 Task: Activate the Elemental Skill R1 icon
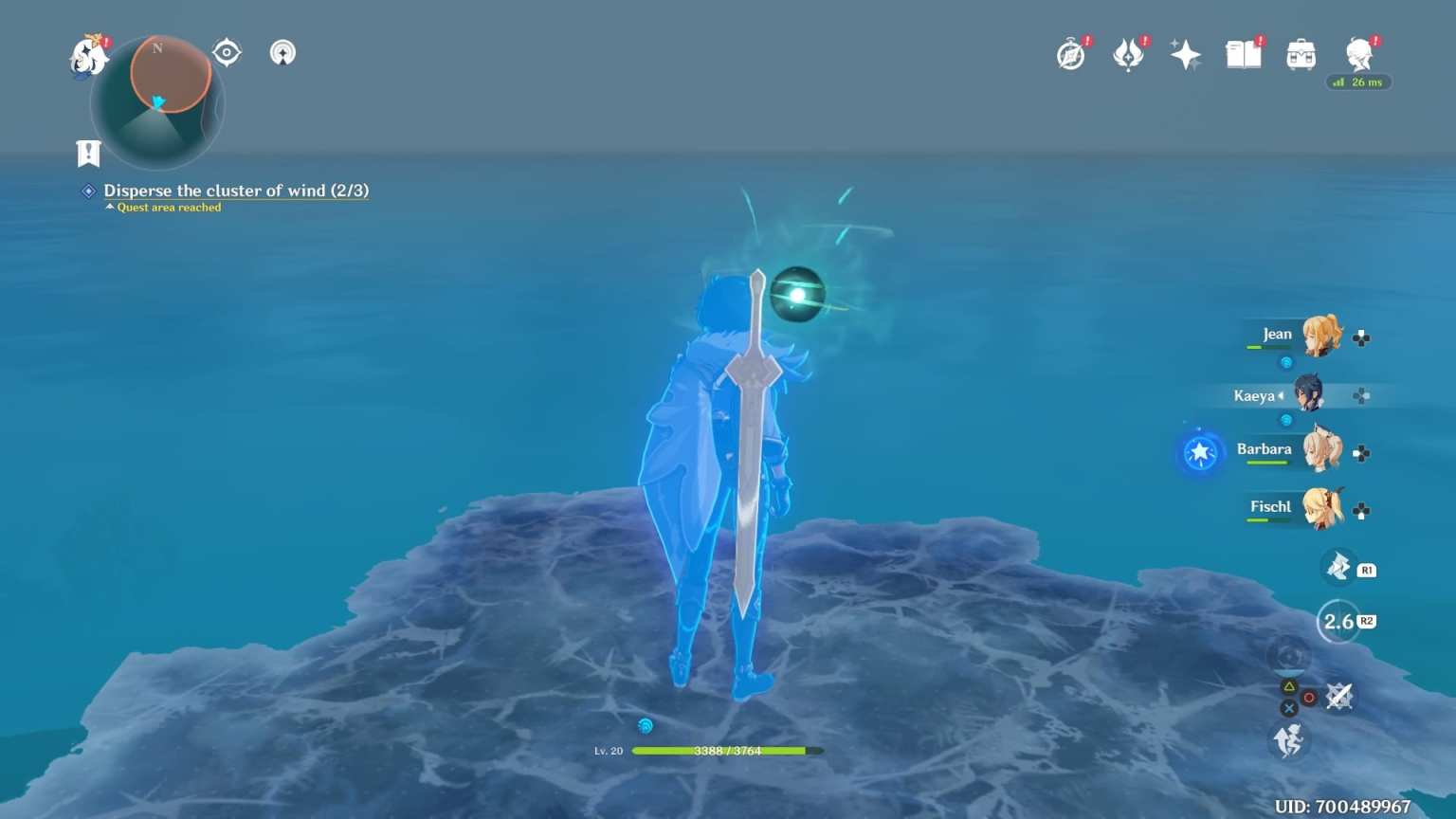(1339, 567)
